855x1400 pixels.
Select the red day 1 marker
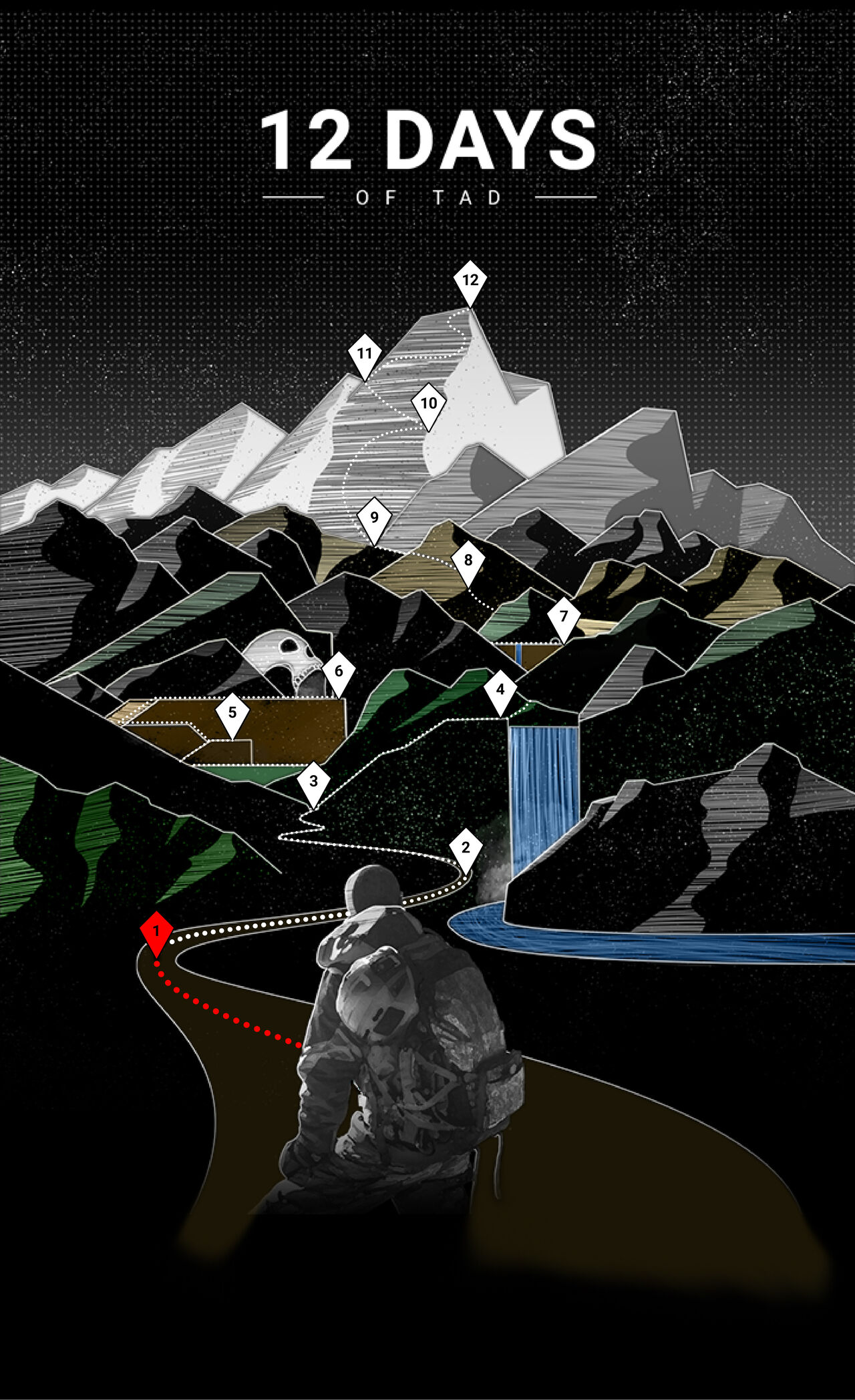(156, 931)
